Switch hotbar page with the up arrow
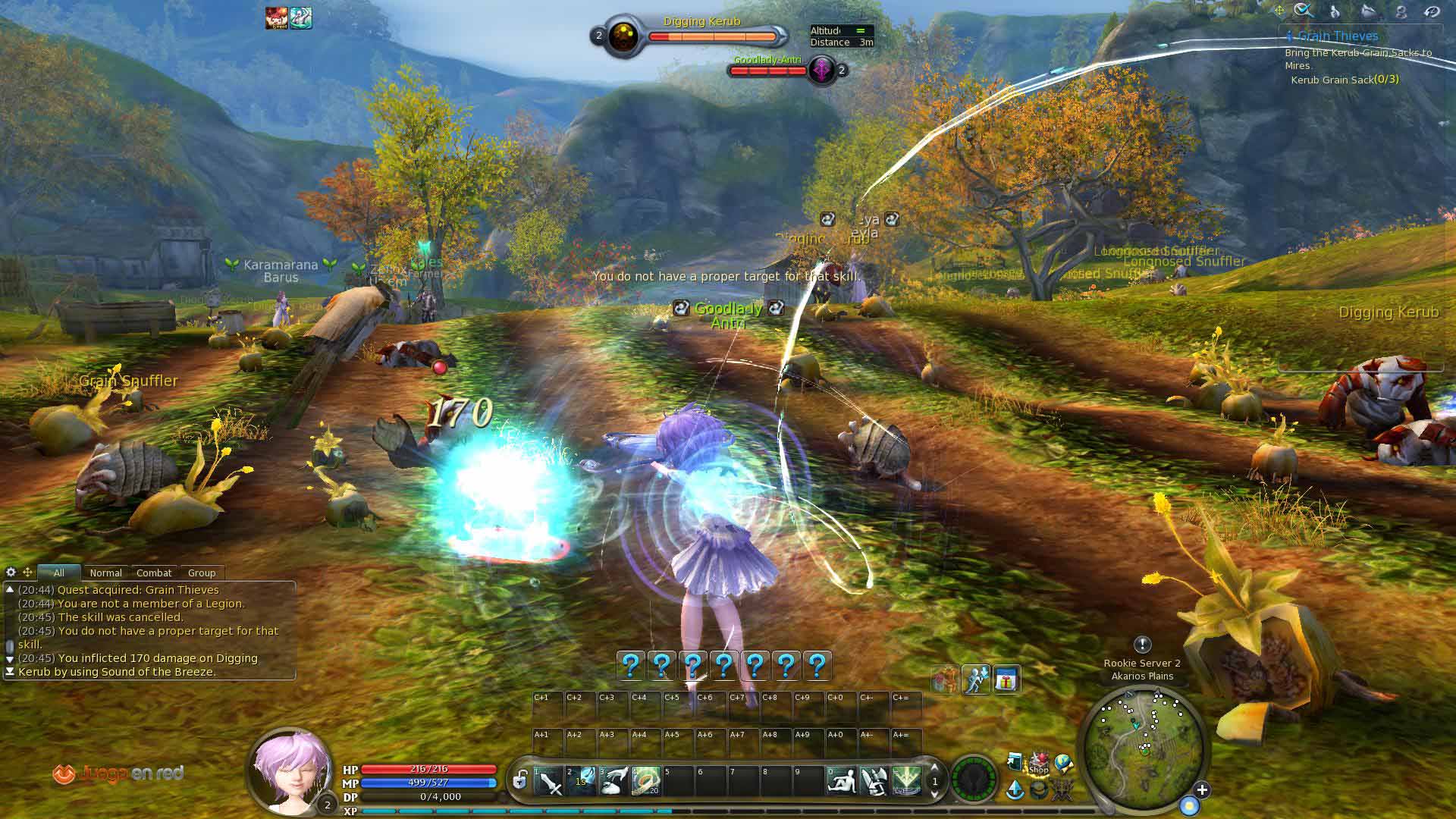The width and height of the screenshot is (1456, 819). (935, 768)
